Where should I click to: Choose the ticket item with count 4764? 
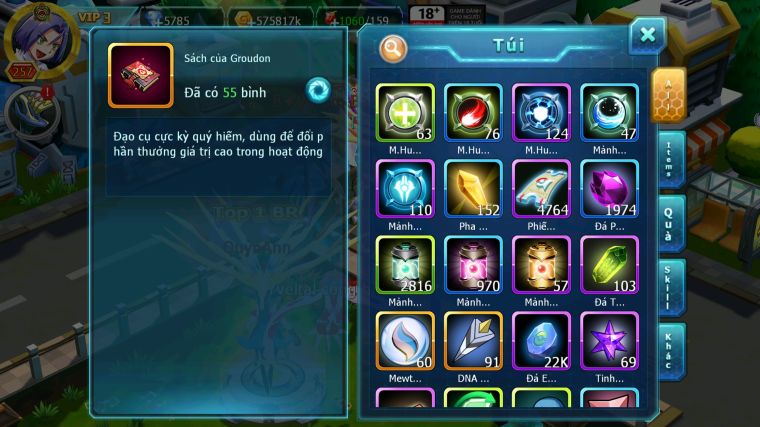(x=541, y=188)
